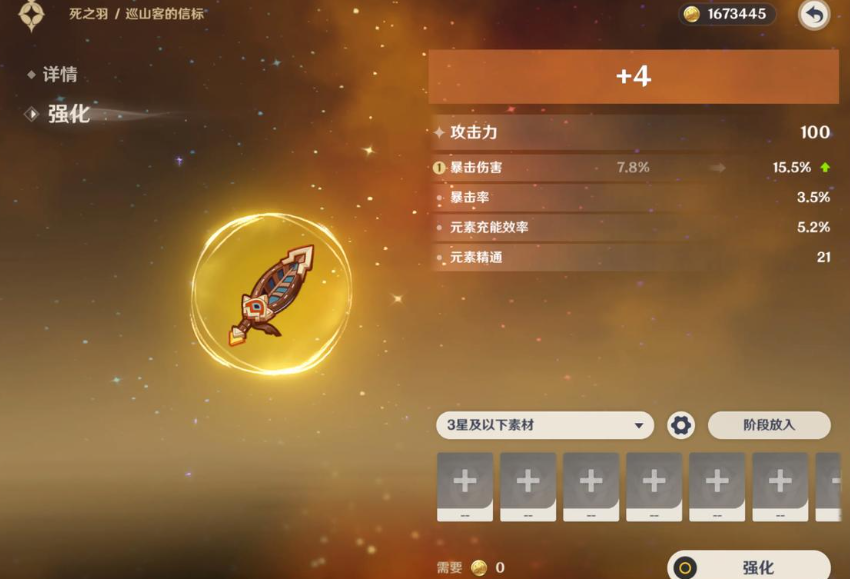
Task: Select the 强化 tab
Action: [x=68, y=114]
